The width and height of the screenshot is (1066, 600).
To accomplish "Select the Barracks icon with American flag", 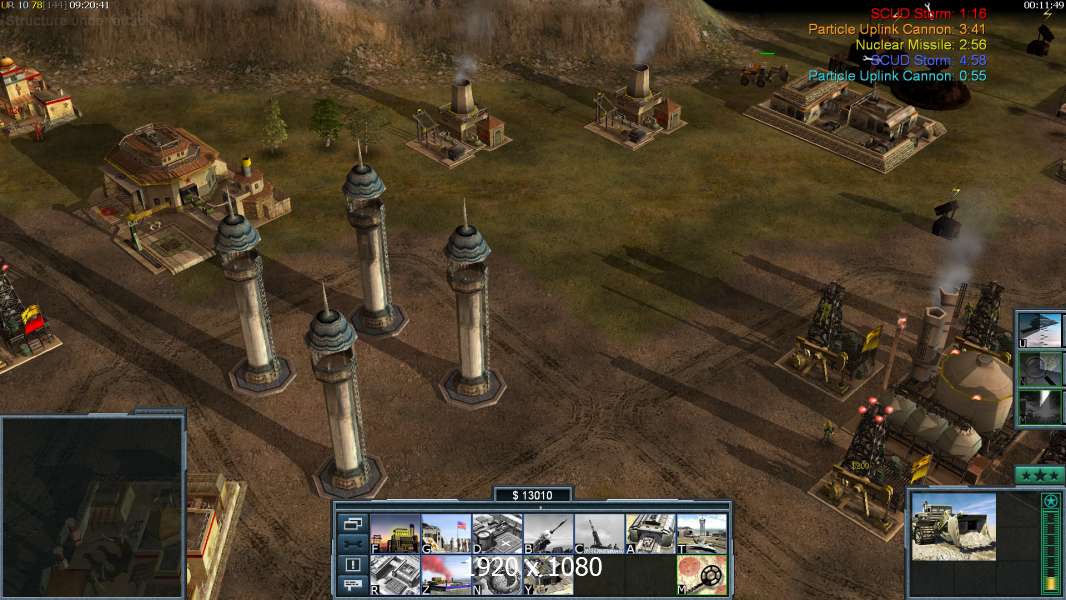I will click(446, 533).
